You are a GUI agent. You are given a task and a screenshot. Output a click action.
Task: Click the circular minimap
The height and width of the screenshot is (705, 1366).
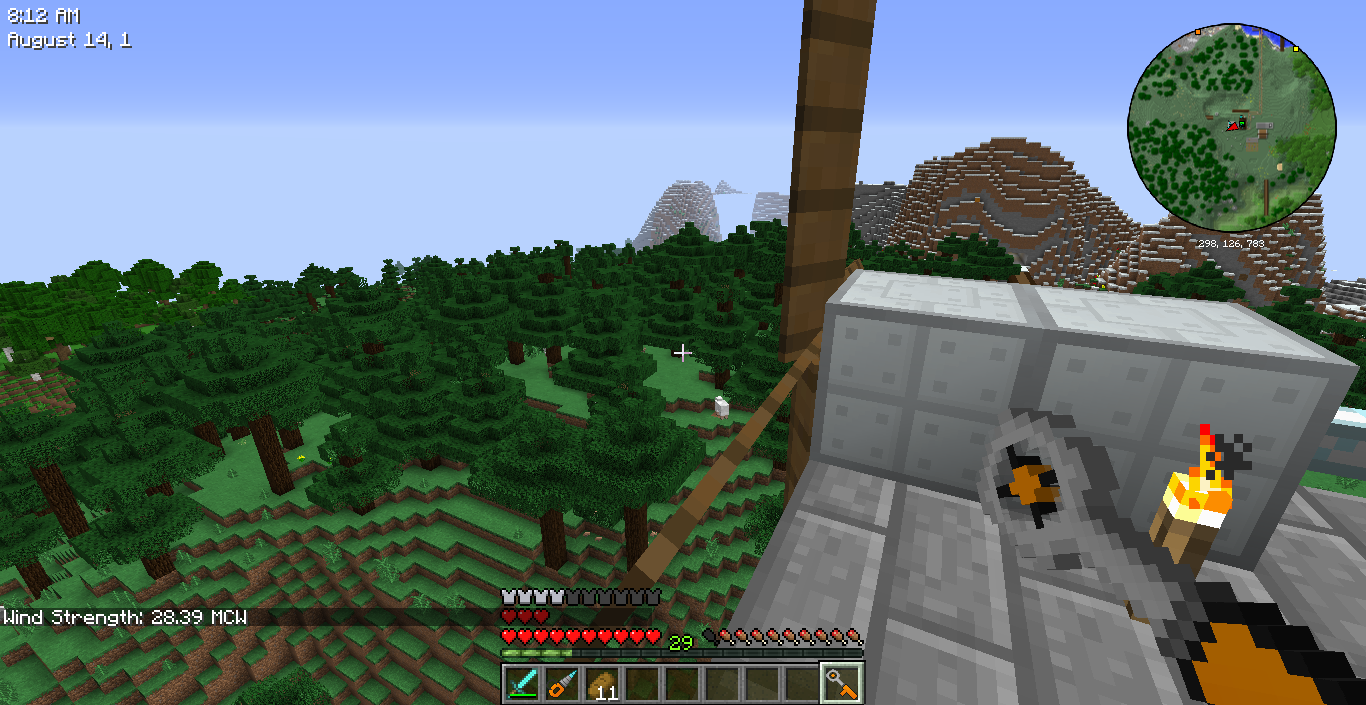click(x=1231, y=126)
